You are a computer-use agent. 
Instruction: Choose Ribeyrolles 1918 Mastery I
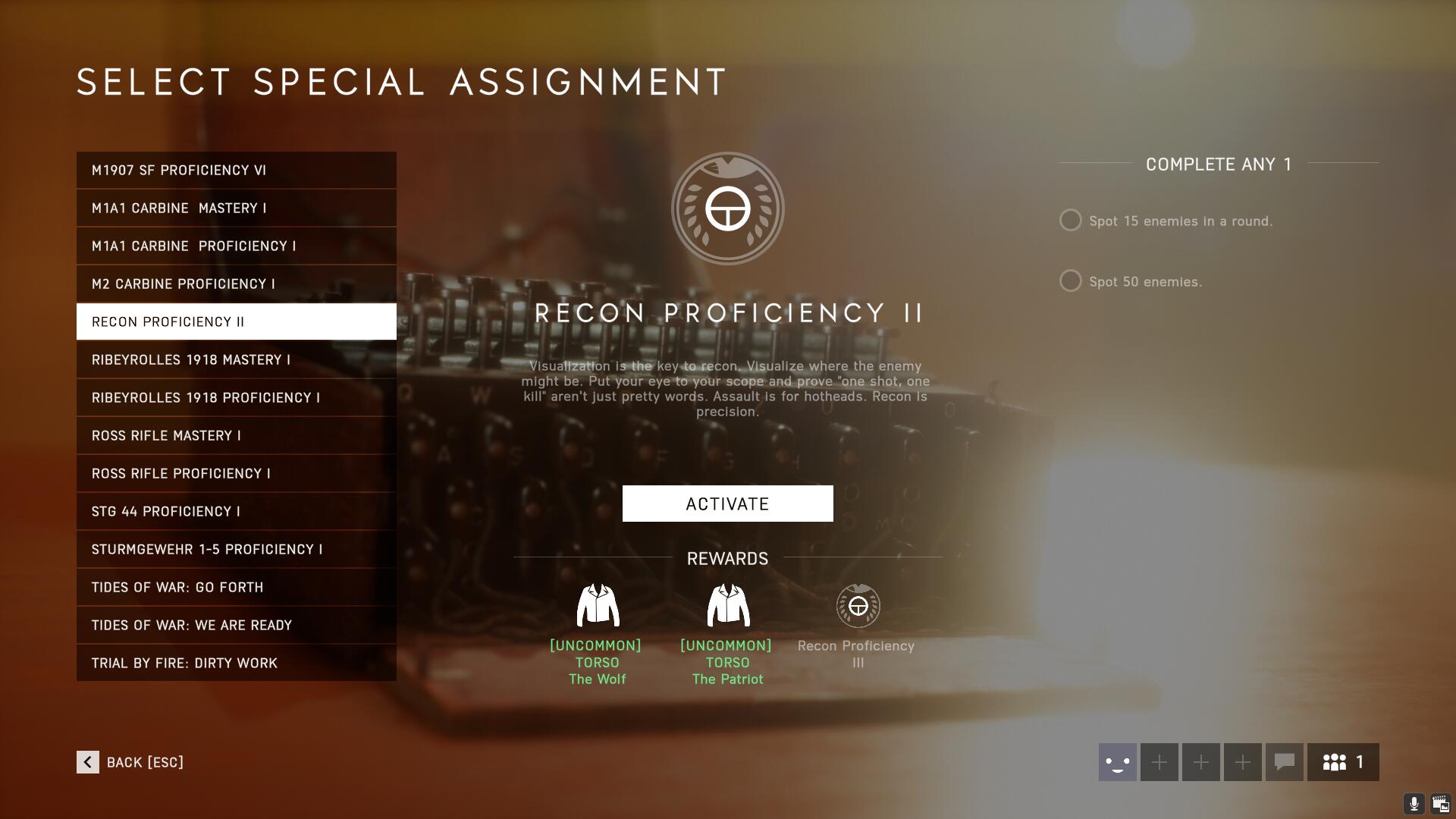[x=236, y=359]
